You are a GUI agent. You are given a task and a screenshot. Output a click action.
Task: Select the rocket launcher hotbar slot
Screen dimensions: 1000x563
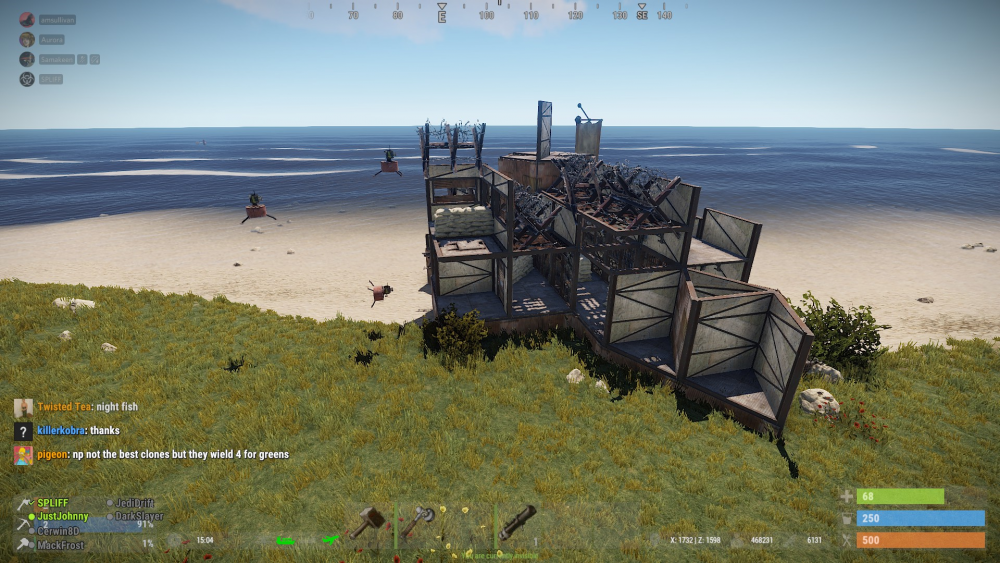click(518, 521)
